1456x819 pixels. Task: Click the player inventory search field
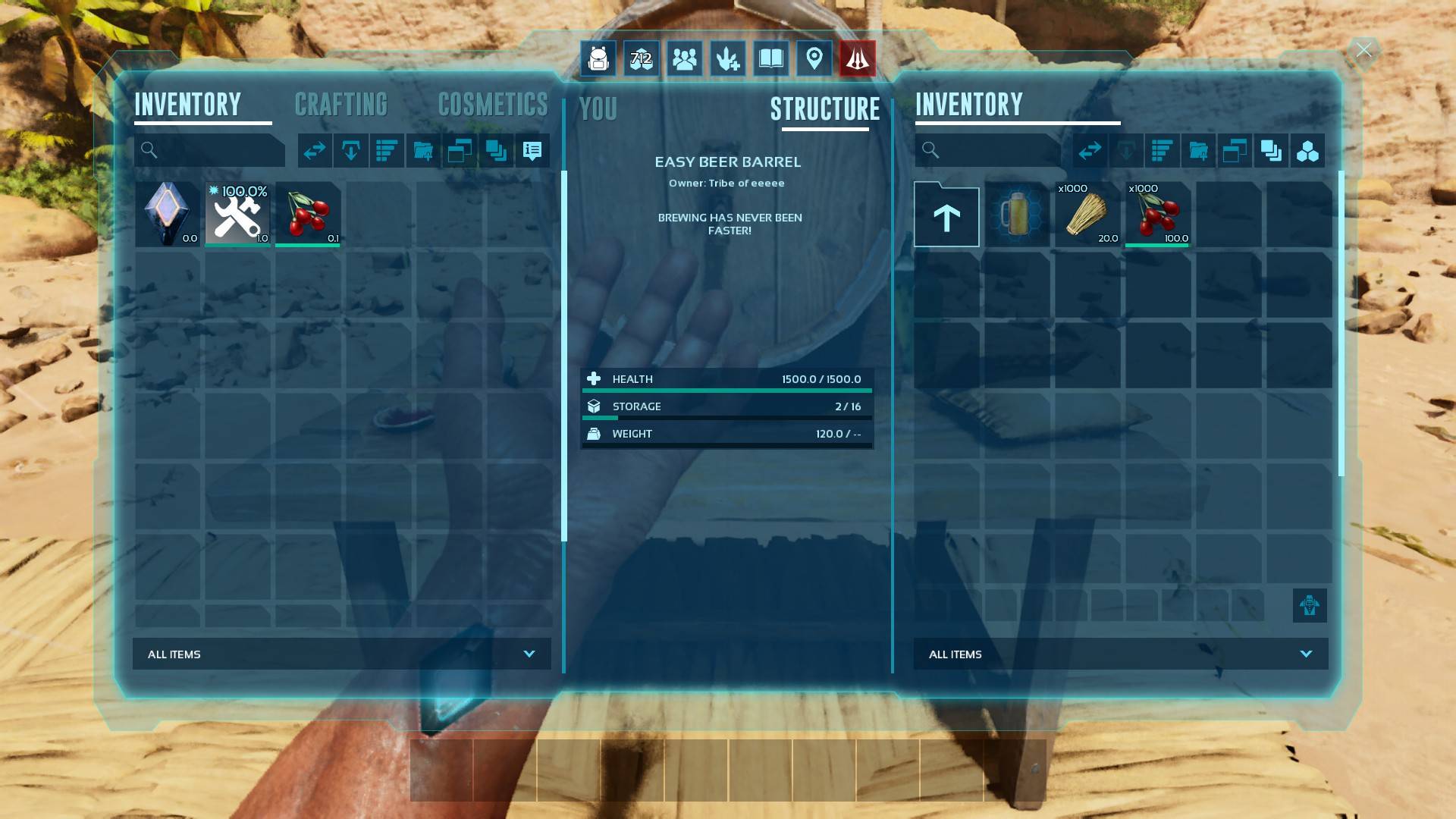pos(216,151)
